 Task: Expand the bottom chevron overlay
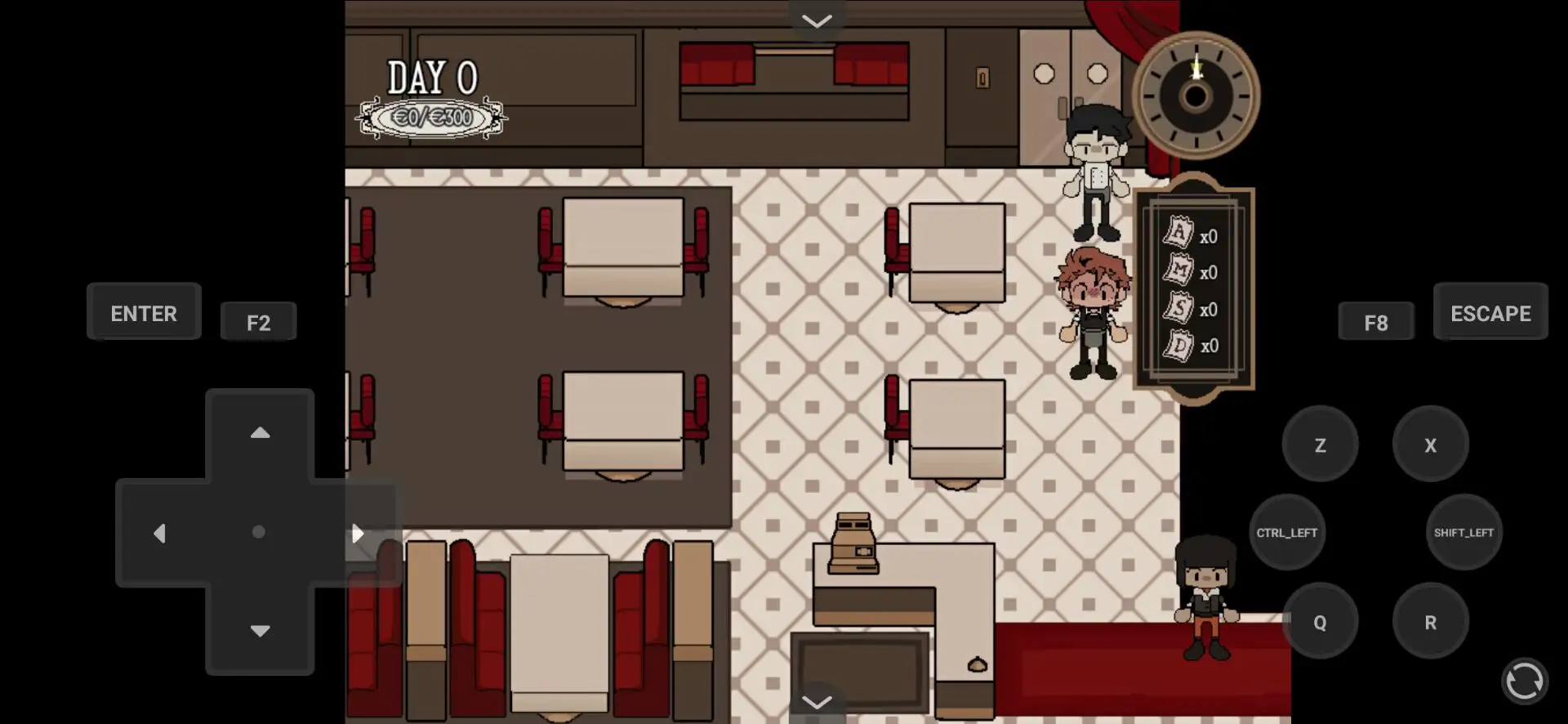coord(817,701)
